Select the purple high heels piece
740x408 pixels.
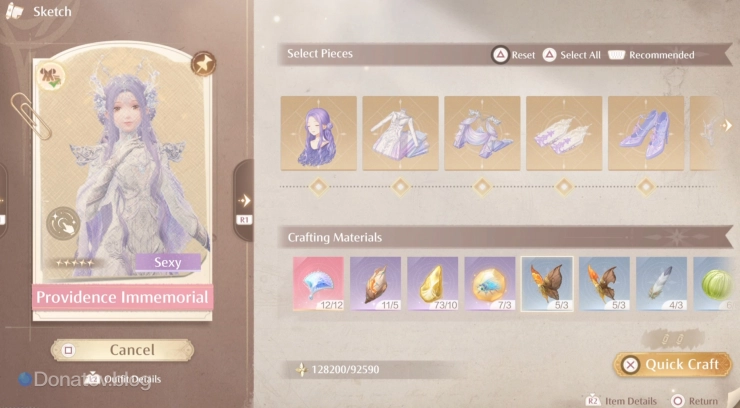tap(646, 133)
